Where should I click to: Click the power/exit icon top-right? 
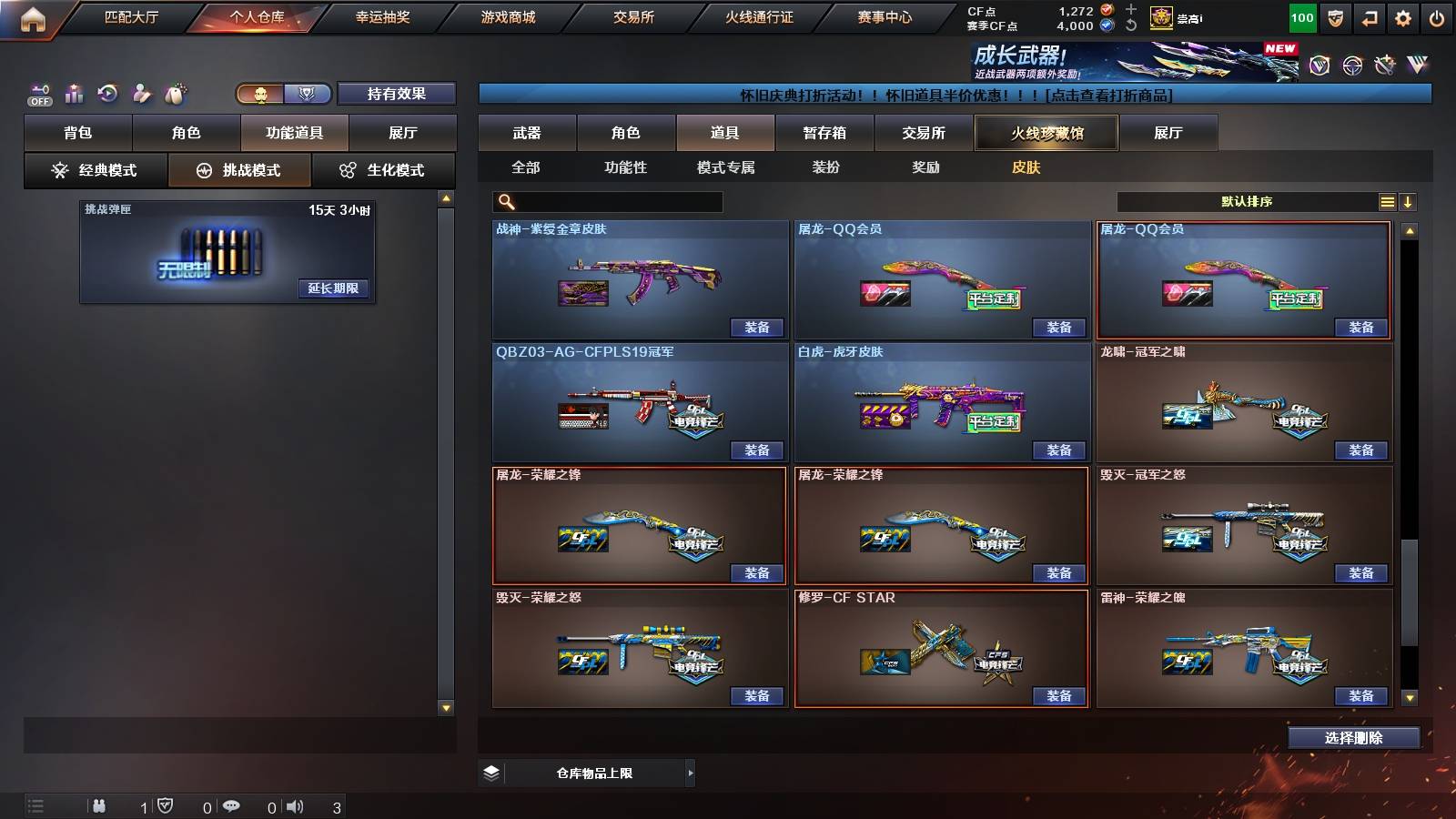(1438, 16)
